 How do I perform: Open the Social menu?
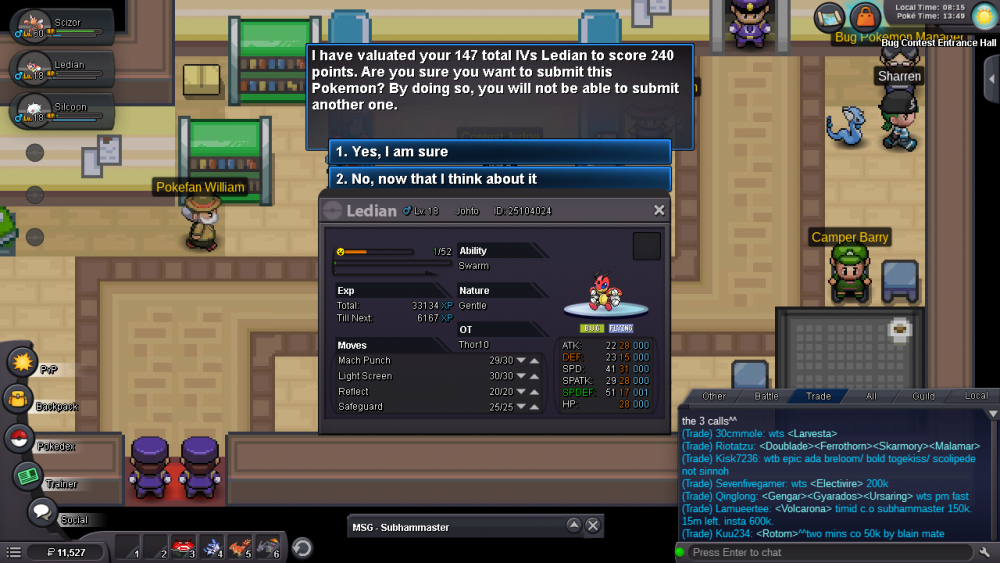[41, 512]
